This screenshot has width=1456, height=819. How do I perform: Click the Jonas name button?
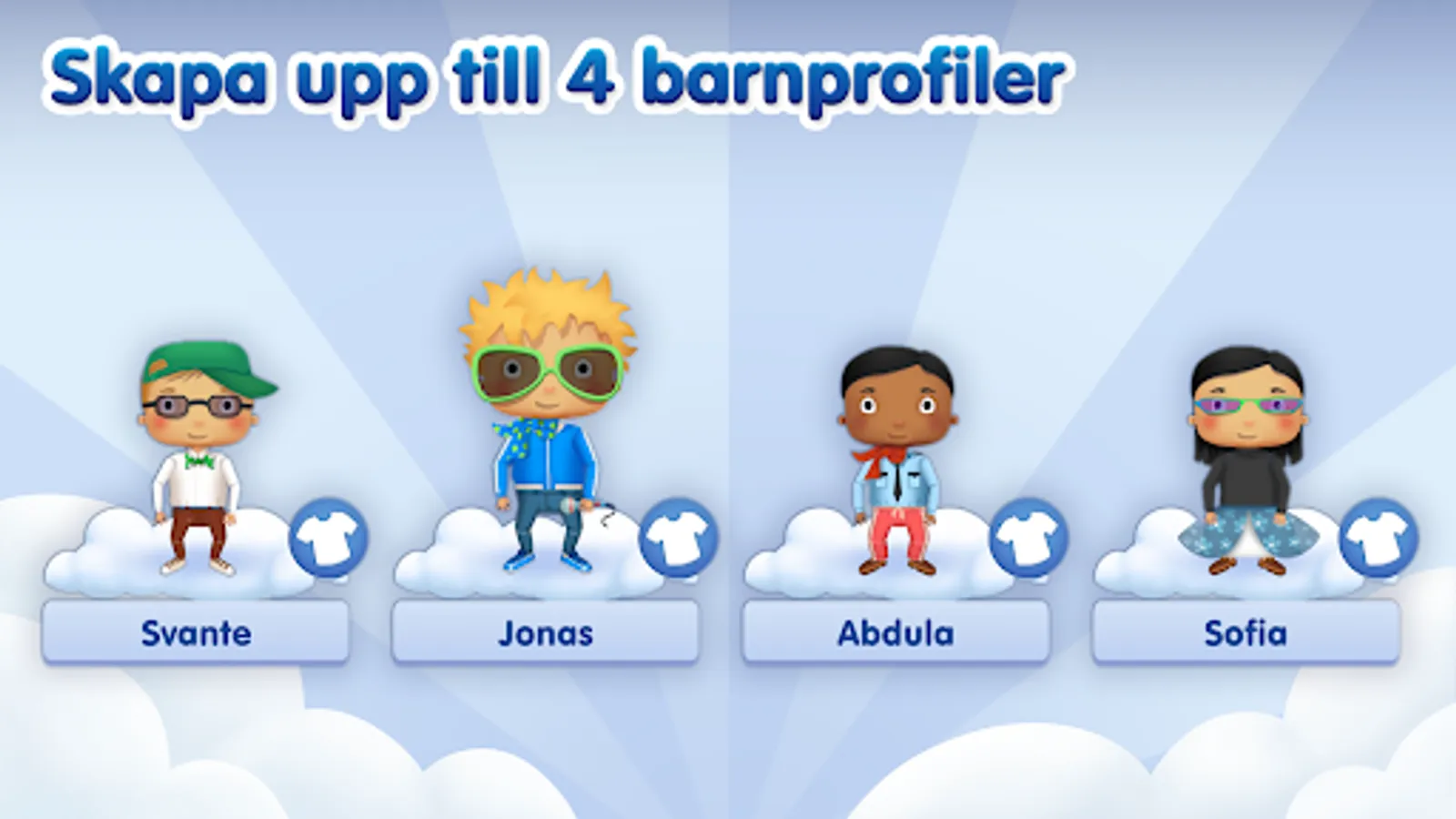pyautogui.click(x=546, y=632)
